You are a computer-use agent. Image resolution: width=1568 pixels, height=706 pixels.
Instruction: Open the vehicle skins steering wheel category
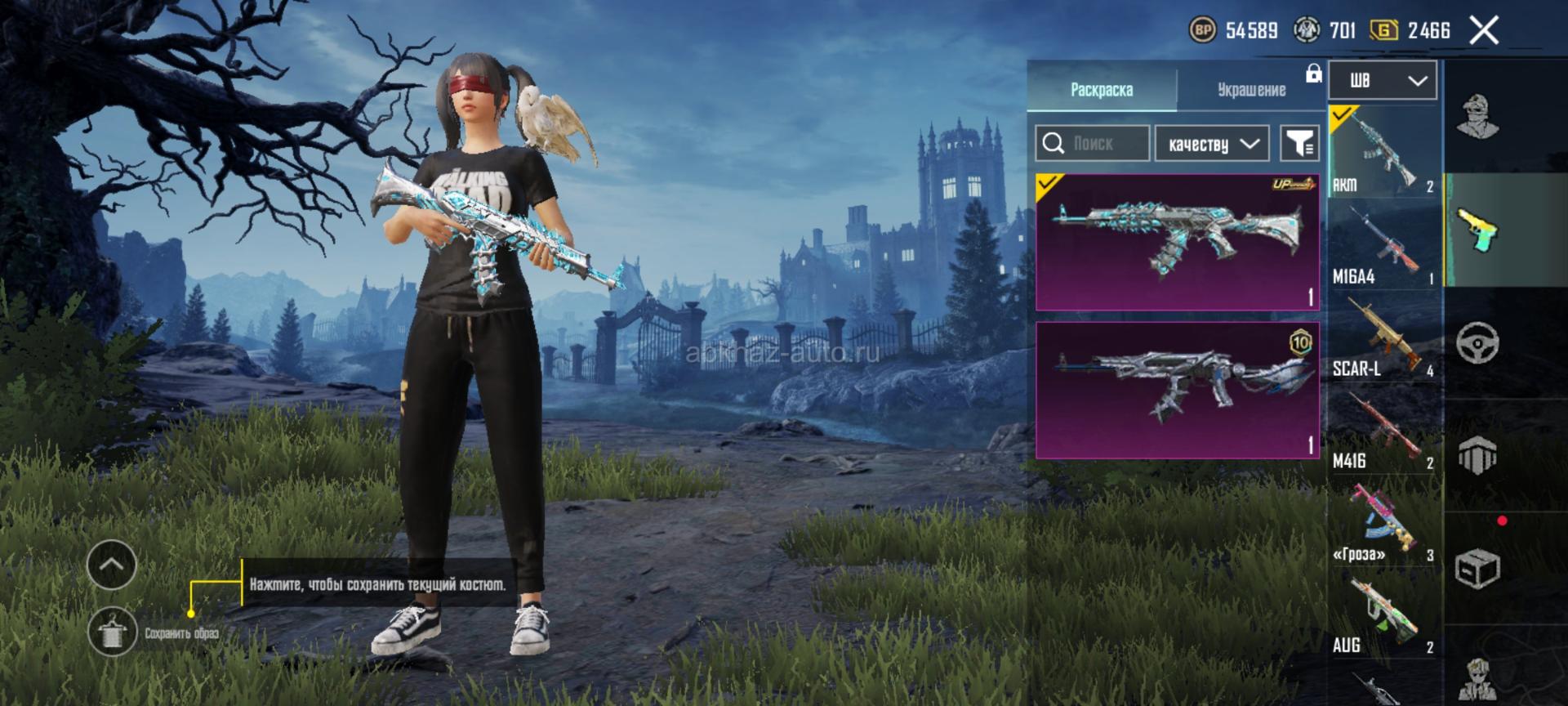tap(1477, 342)
